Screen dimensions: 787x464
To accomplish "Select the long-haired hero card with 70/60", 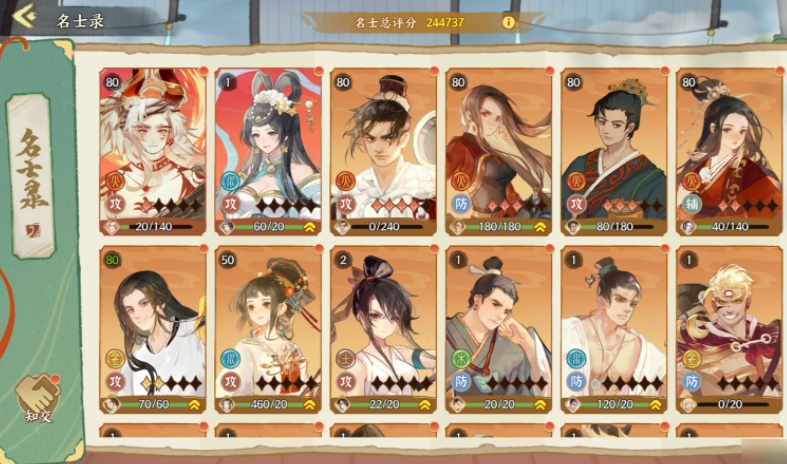I will tap(152, 328).
